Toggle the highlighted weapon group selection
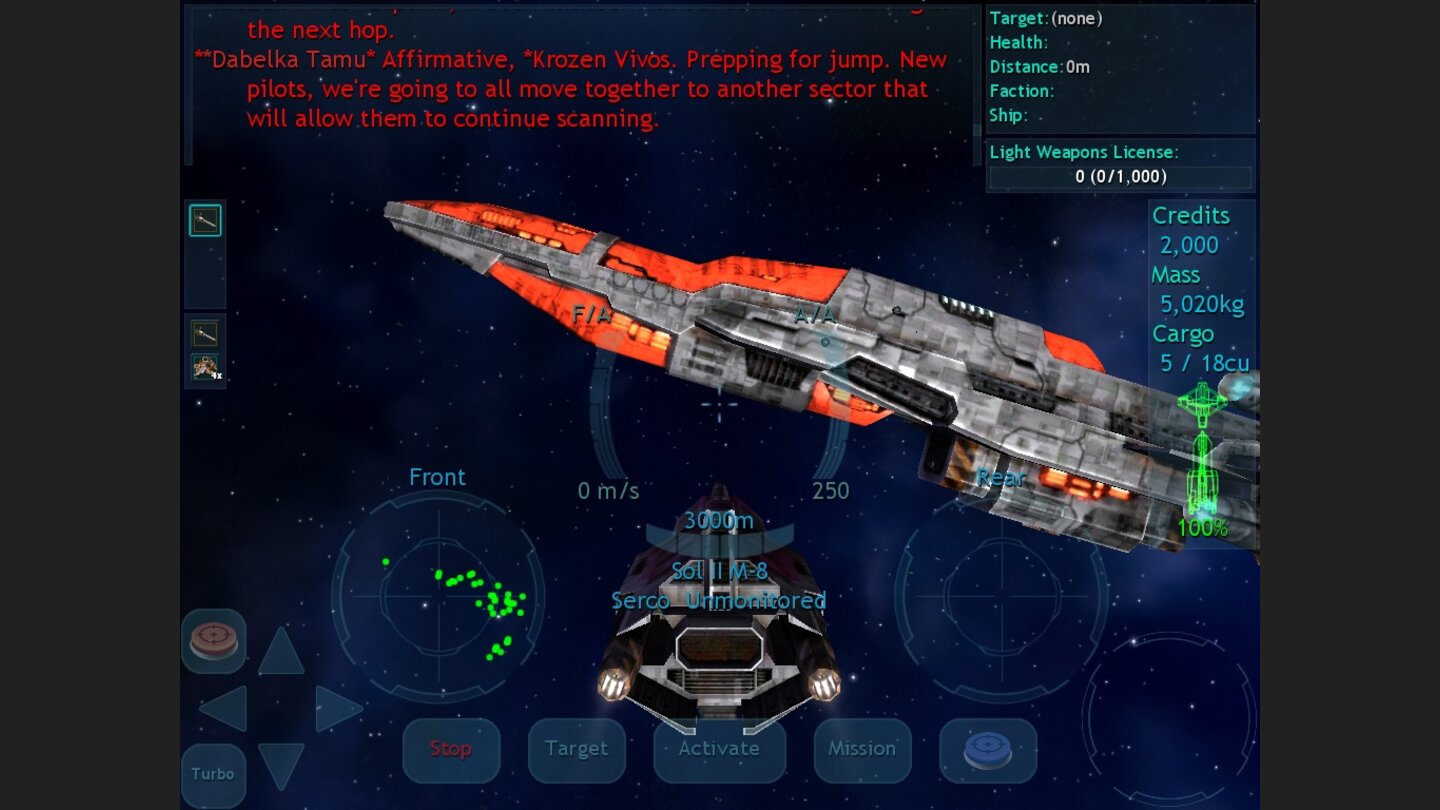This screenshot has width=1440, height=810. pyautogui.click(x=205, y=220)
